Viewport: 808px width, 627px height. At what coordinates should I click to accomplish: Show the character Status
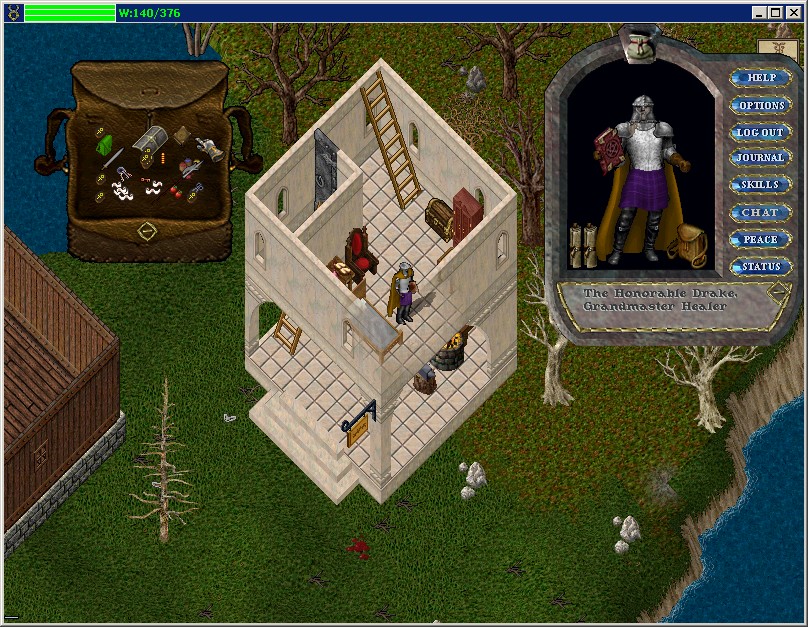click(761, 266)
